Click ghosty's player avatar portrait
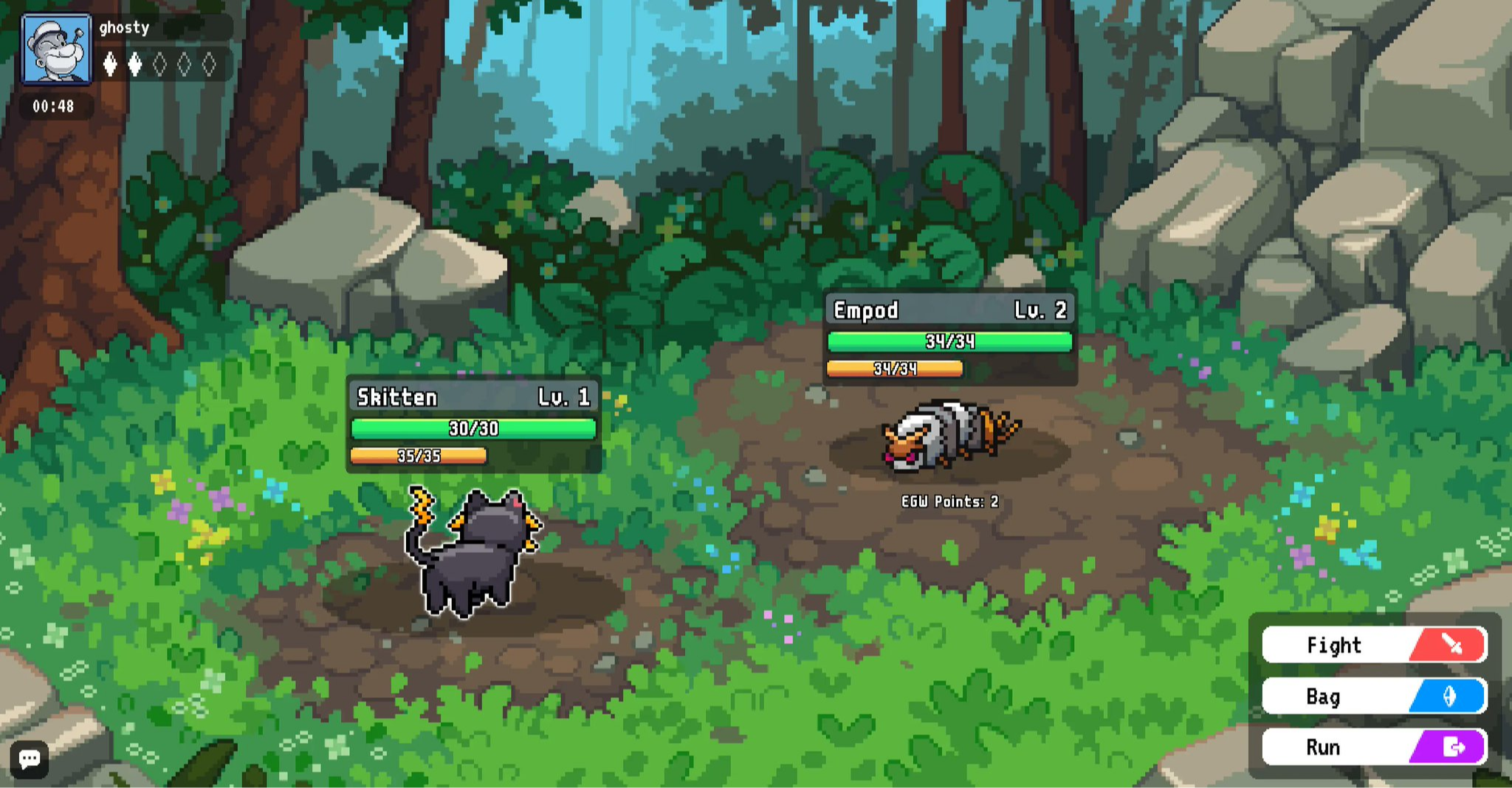This screenshot has width=1512, height=788. [x=57, y=49]
